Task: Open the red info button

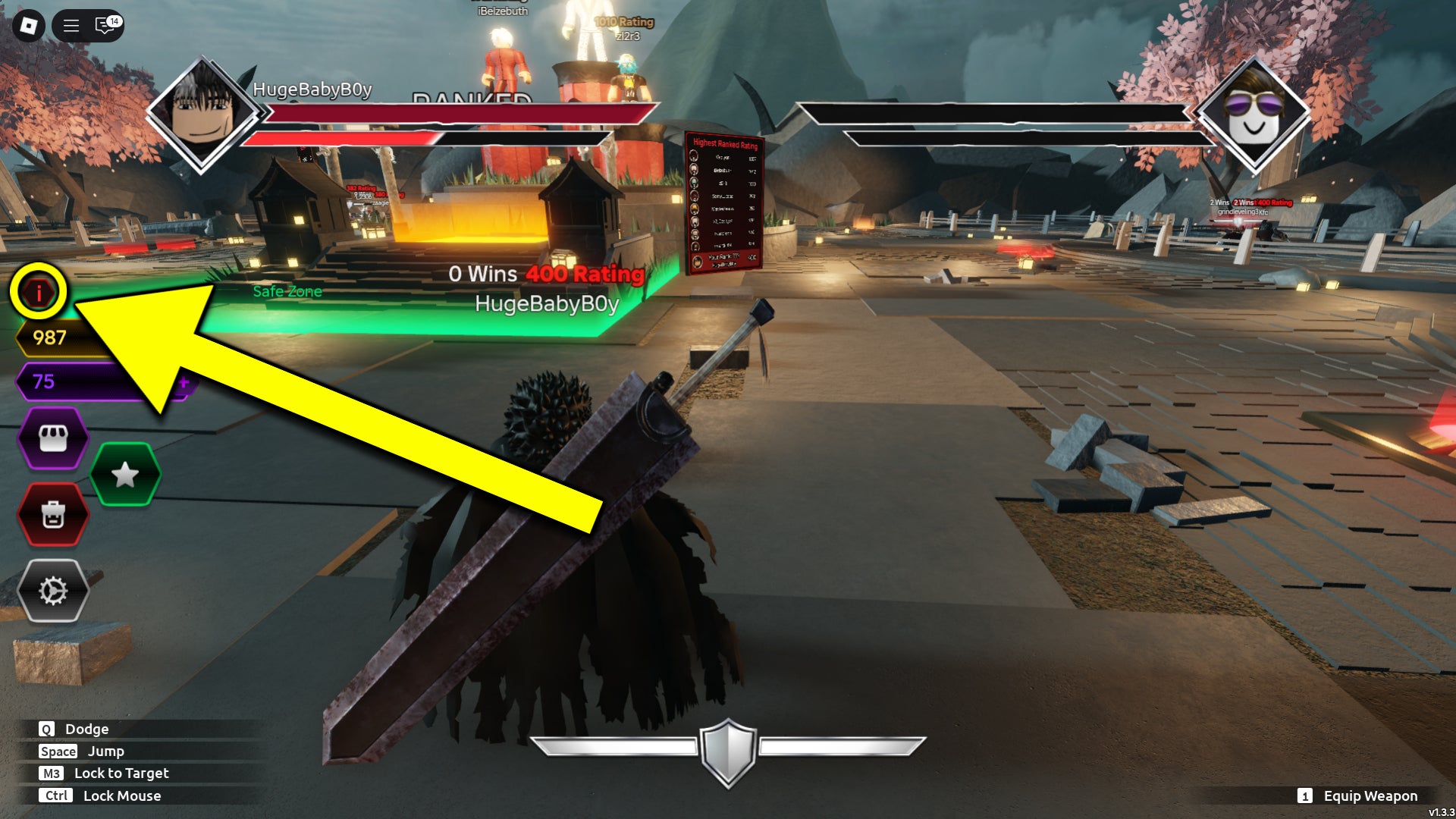Action: click(x=38, y=292)
